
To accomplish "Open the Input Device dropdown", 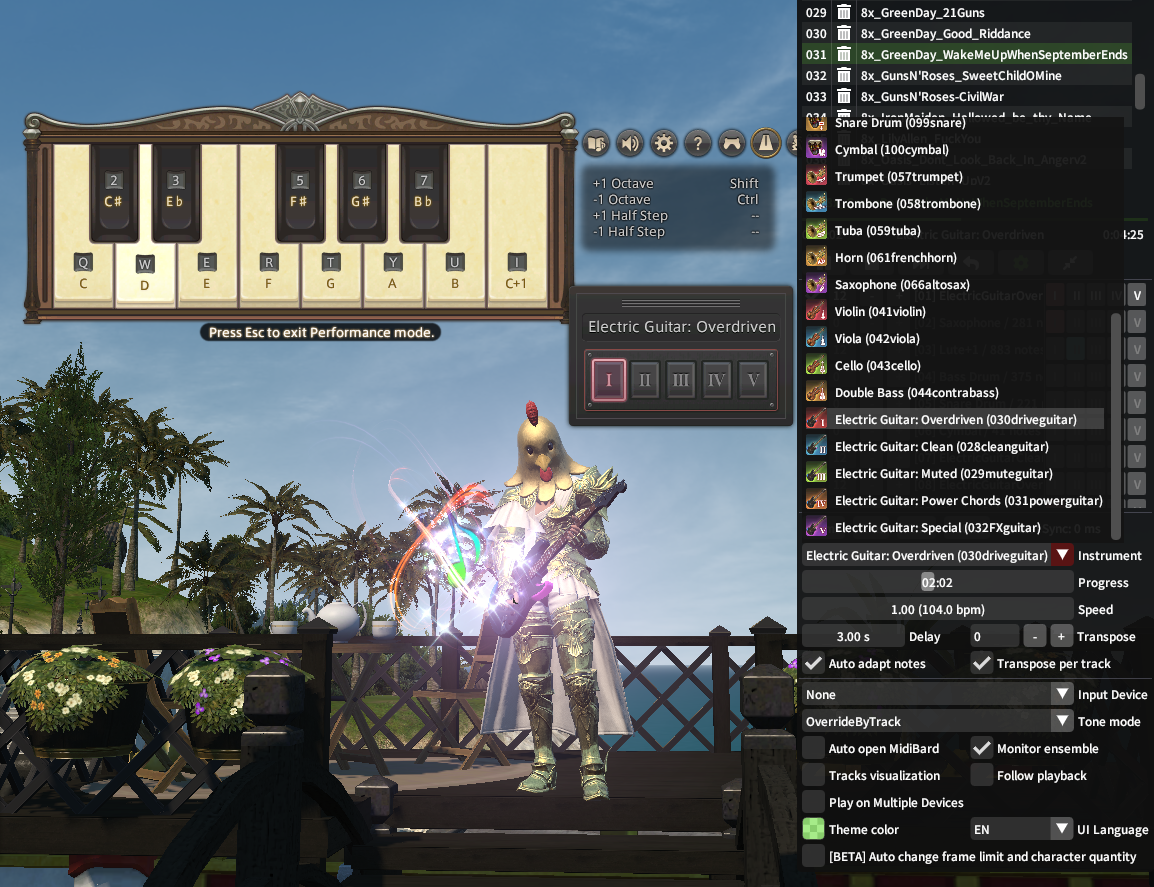I will pyautogui.click(x=1062, y=695).
